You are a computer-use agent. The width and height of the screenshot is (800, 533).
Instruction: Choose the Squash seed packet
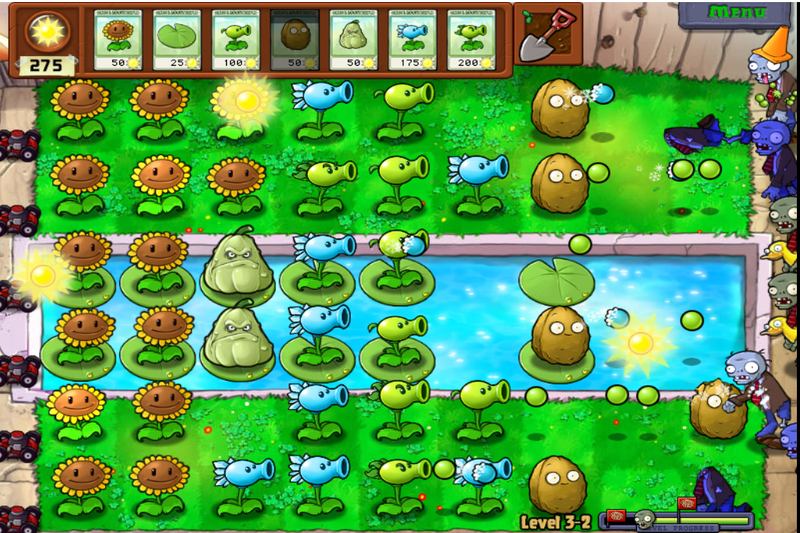point(355,42)
